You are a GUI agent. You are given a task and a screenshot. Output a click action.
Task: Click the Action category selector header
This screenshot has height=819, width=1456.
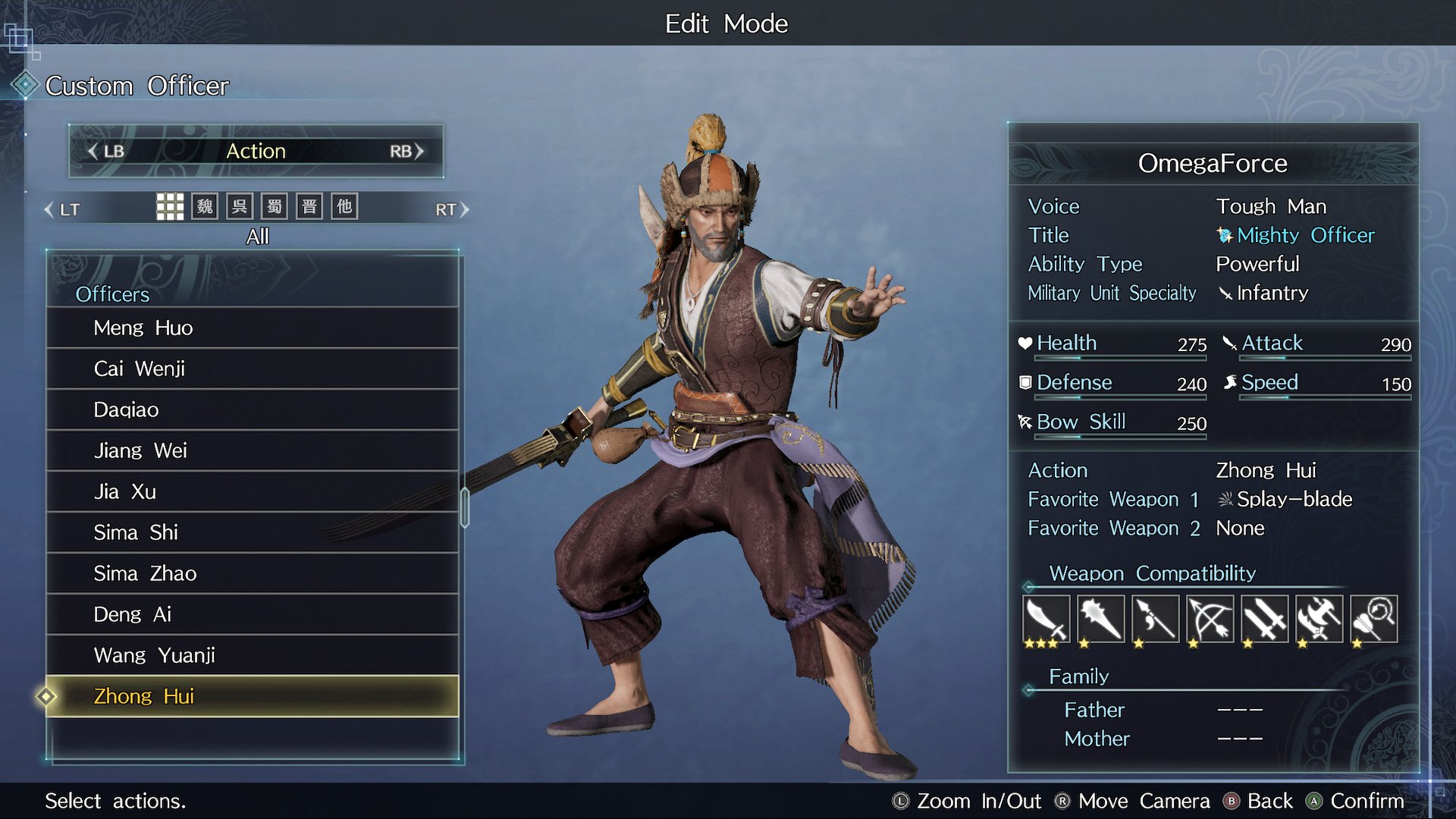tap(256, 151)
